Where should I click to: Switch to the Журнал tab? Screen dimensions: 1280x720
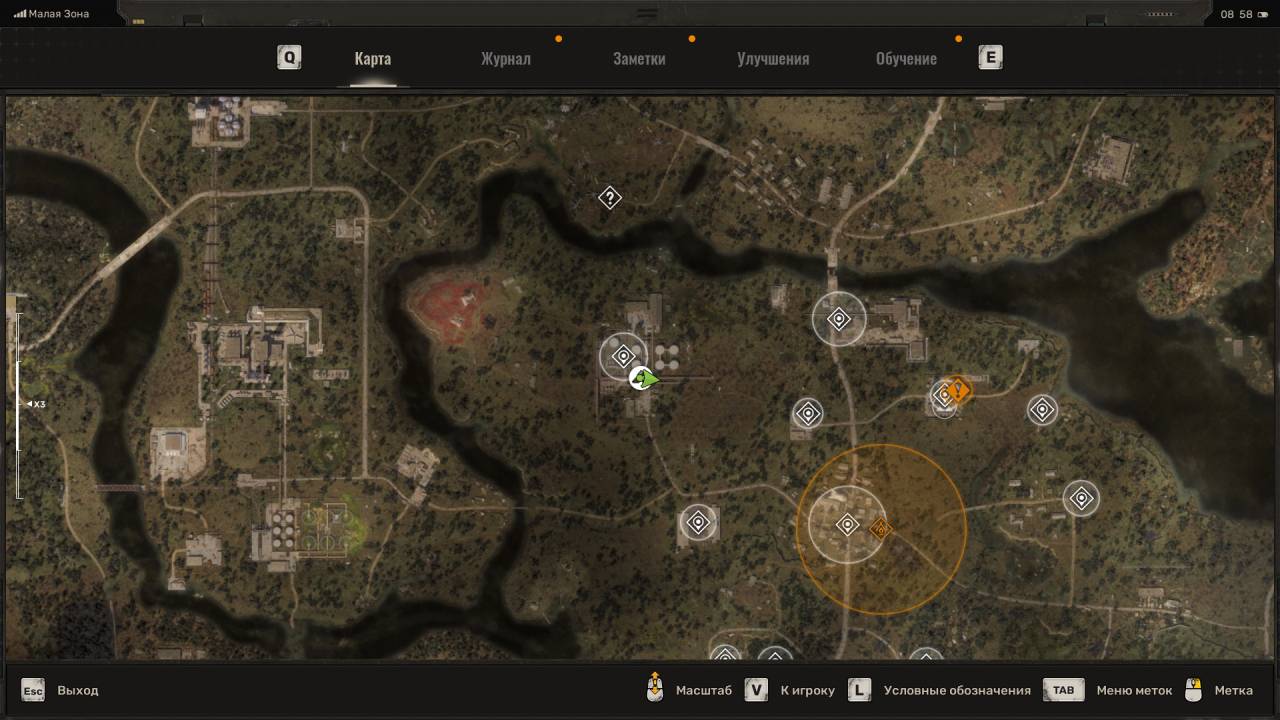505,59
